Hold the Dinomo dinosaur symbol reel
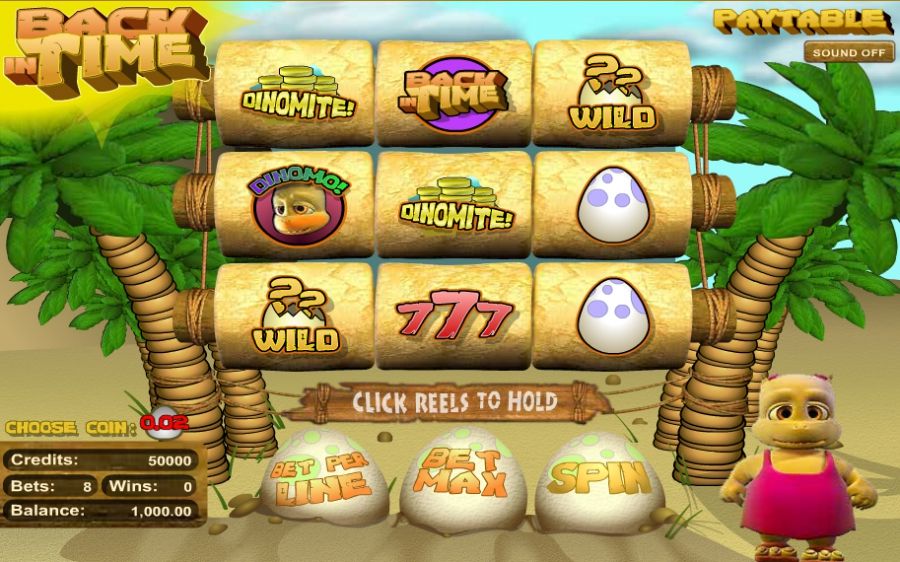 click(295, 205)
